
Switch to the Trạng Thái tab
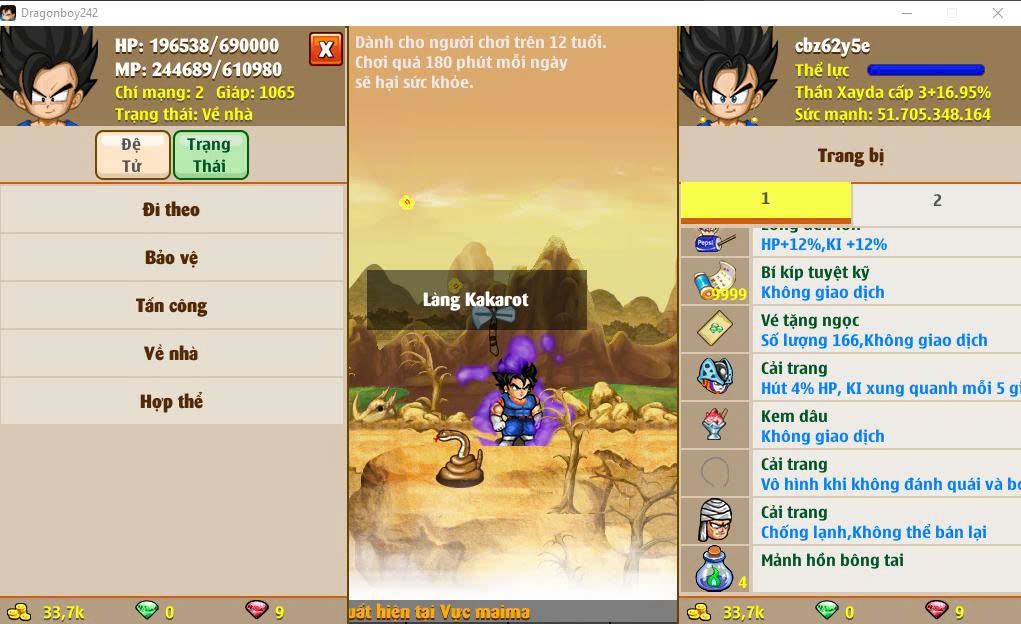click(209, 155)
